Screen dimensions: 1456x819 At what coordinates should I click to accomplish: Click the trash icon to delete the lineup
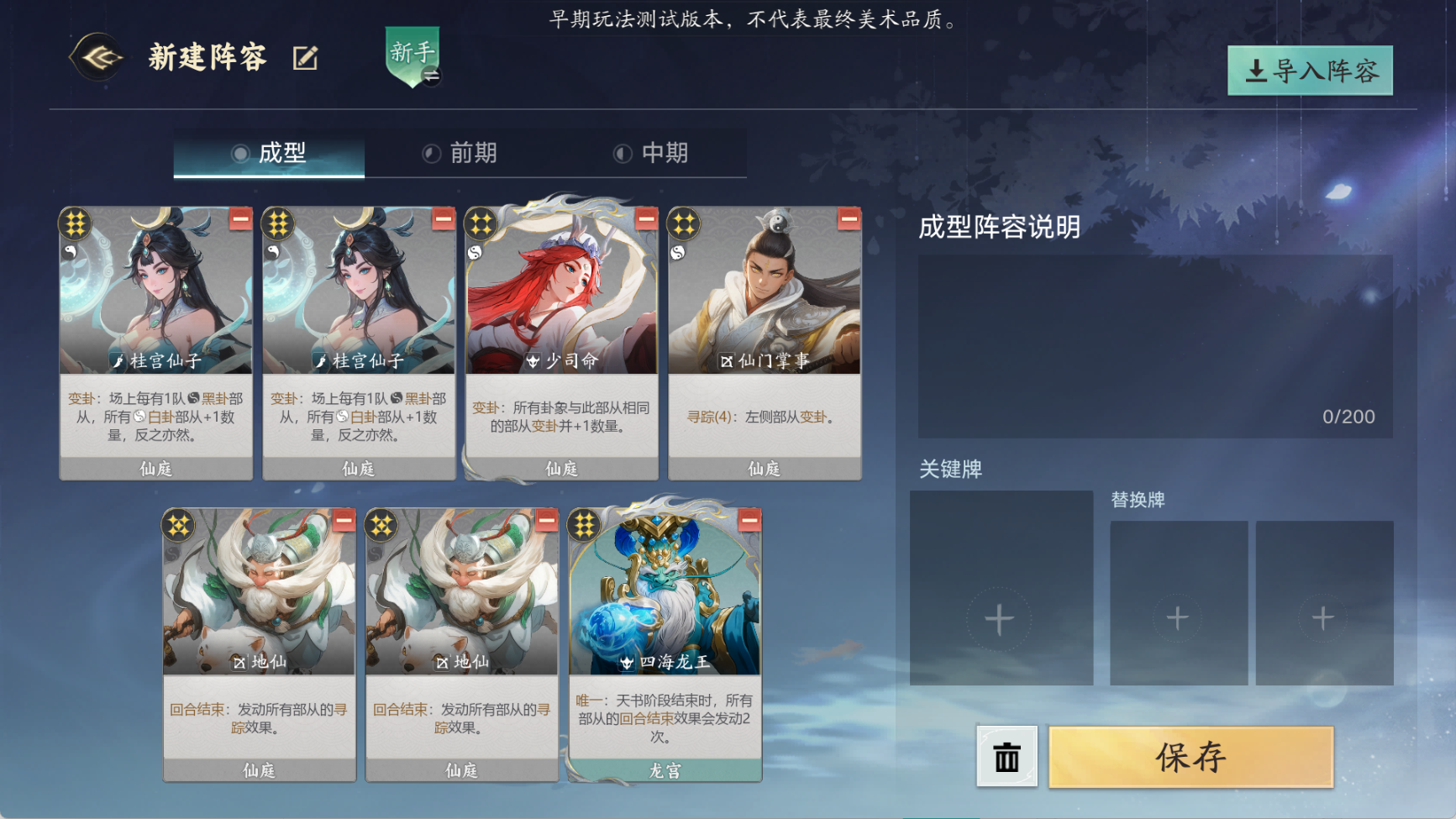coord(1006,757)
